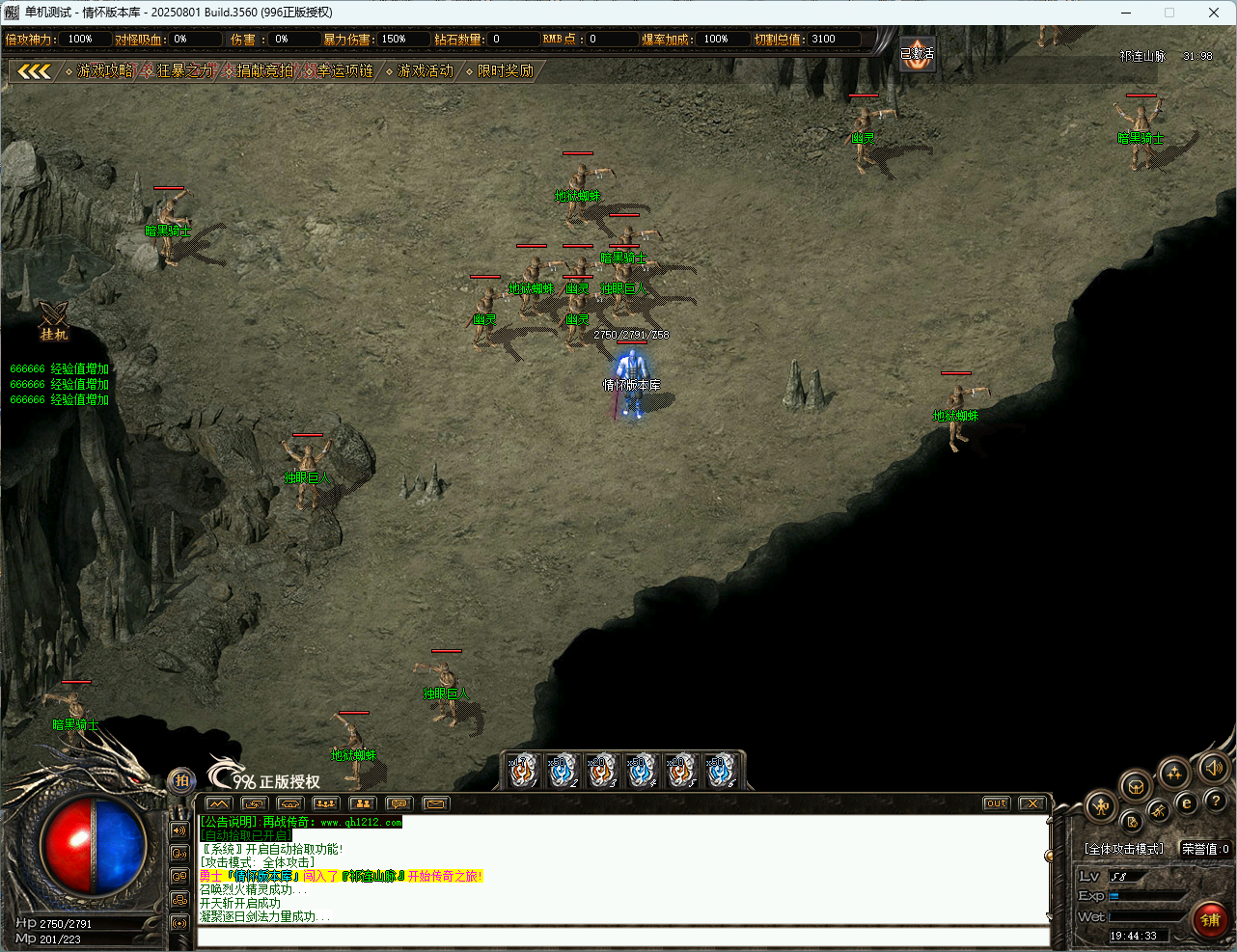Click inside the chat input field
This screenshot has width=1237, height=952.
click(618, 937)
